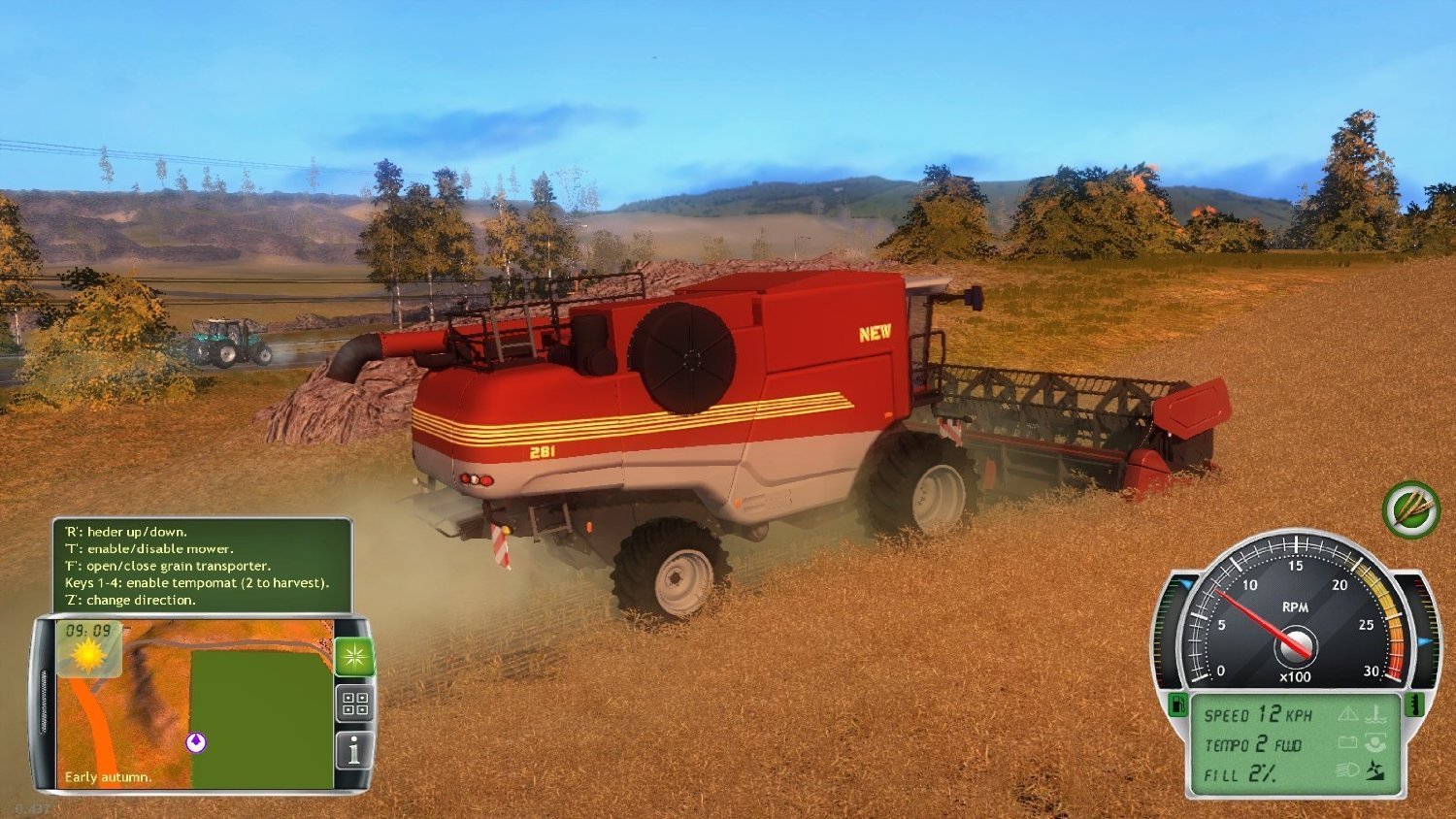Click the Early autumn season label
The image size is (1456, 819).
click(109, 777)
